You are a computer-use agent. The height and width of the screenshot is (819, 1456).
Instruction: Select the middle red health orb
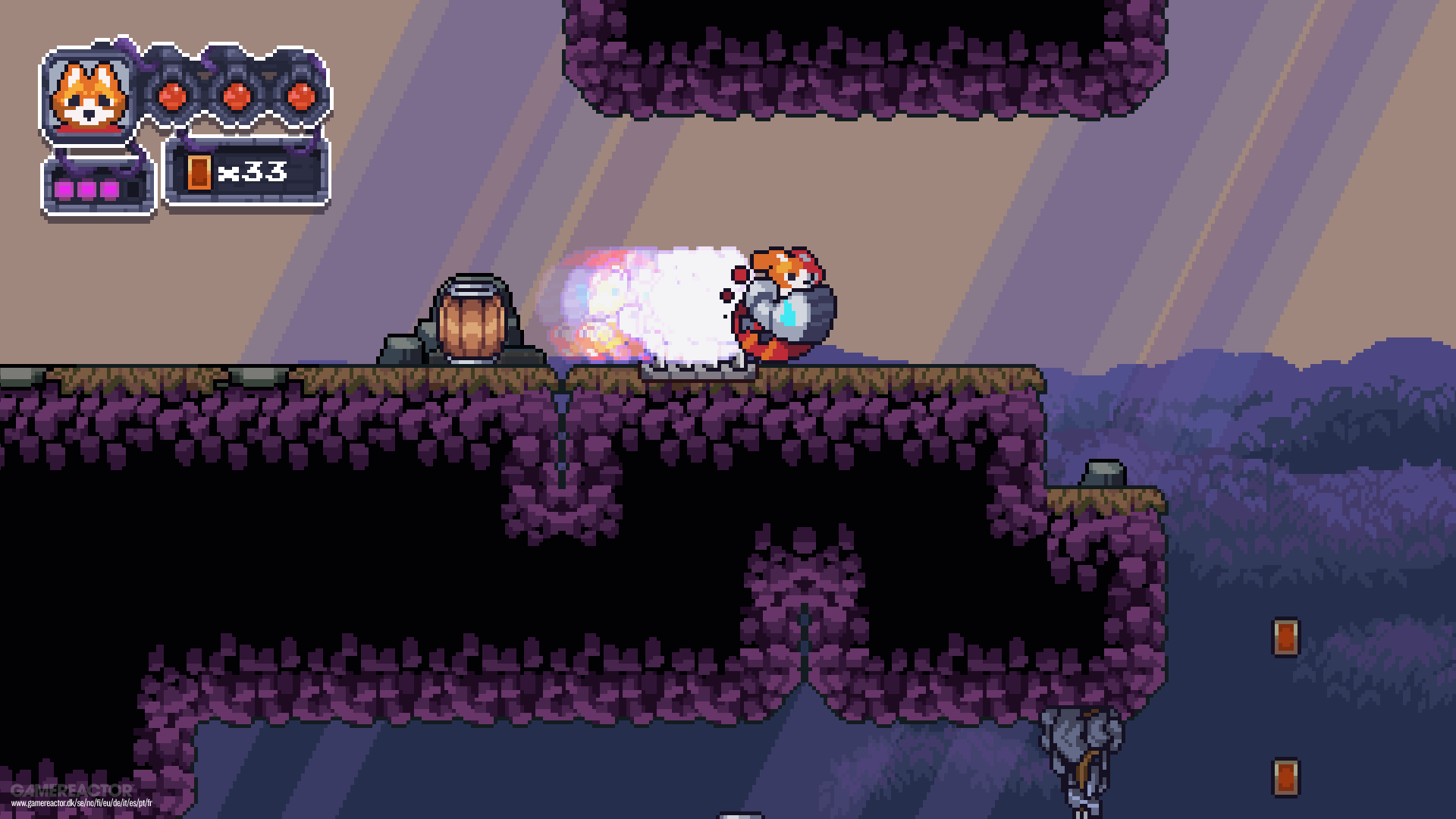coord(237,97)
